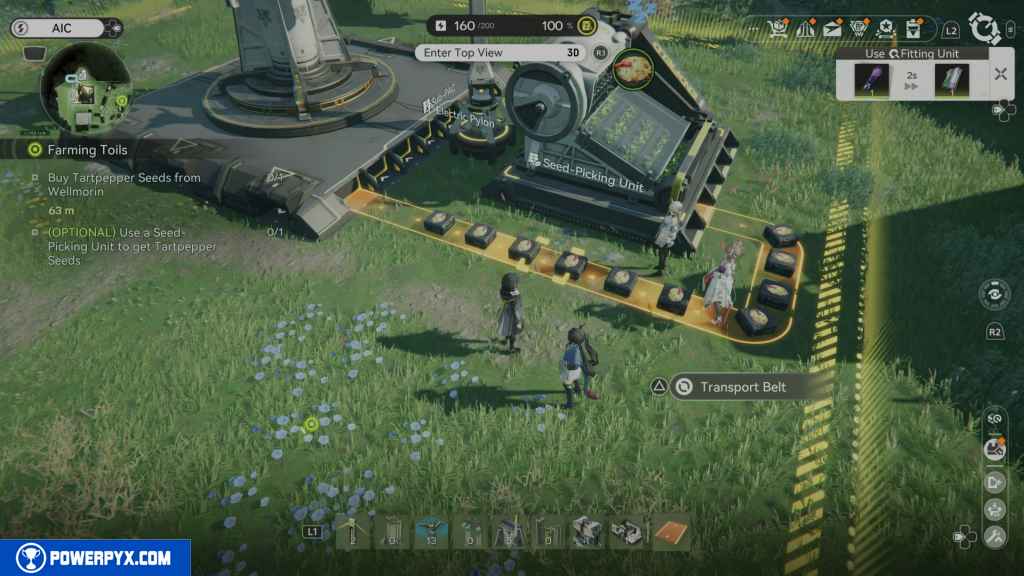Close the Use Fitting Unit panel

coord(1000,74)
